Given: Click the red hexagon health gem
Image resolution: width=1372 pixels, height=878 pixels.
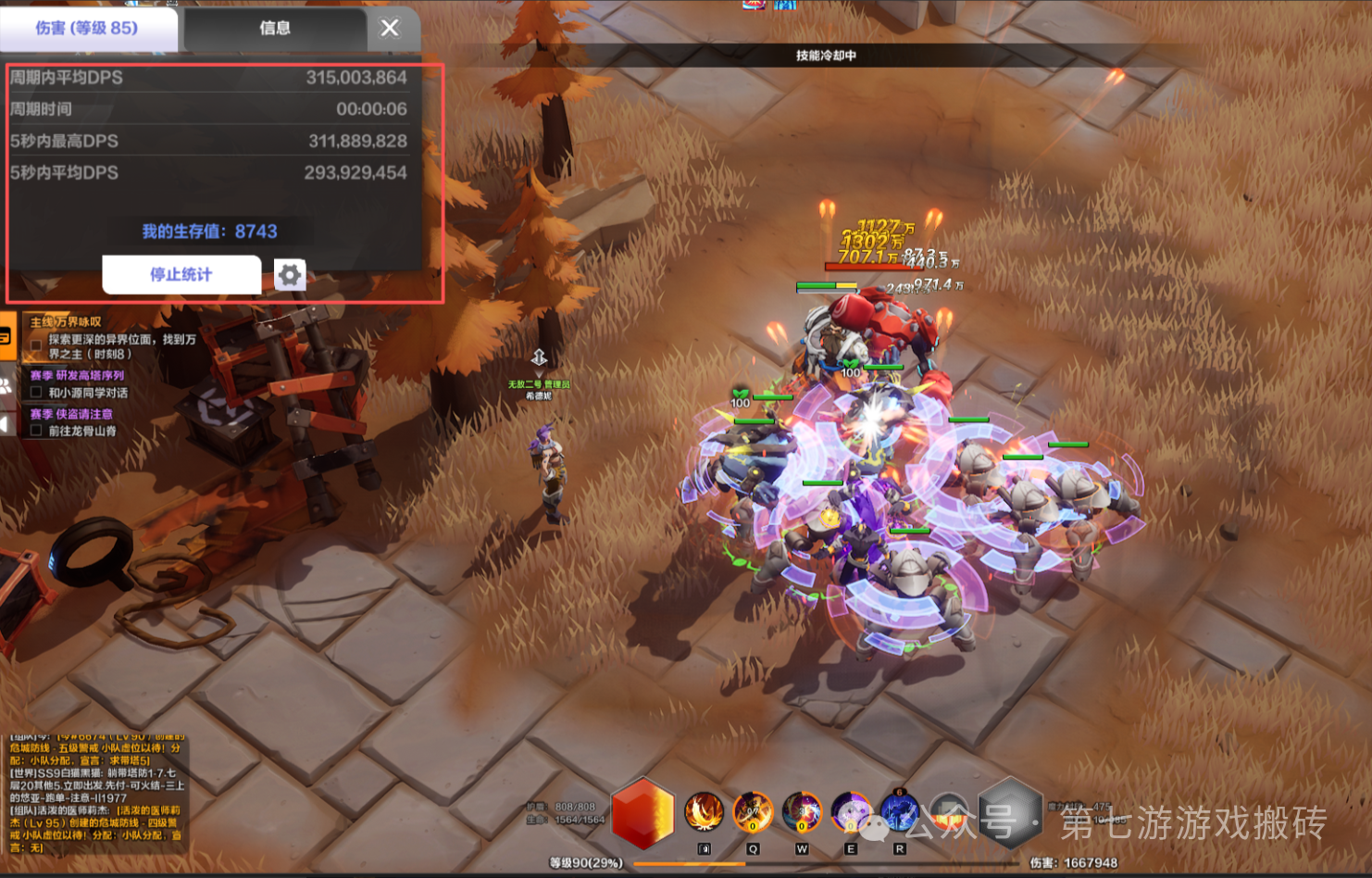Looking at the screenshot, I should 642,812.
